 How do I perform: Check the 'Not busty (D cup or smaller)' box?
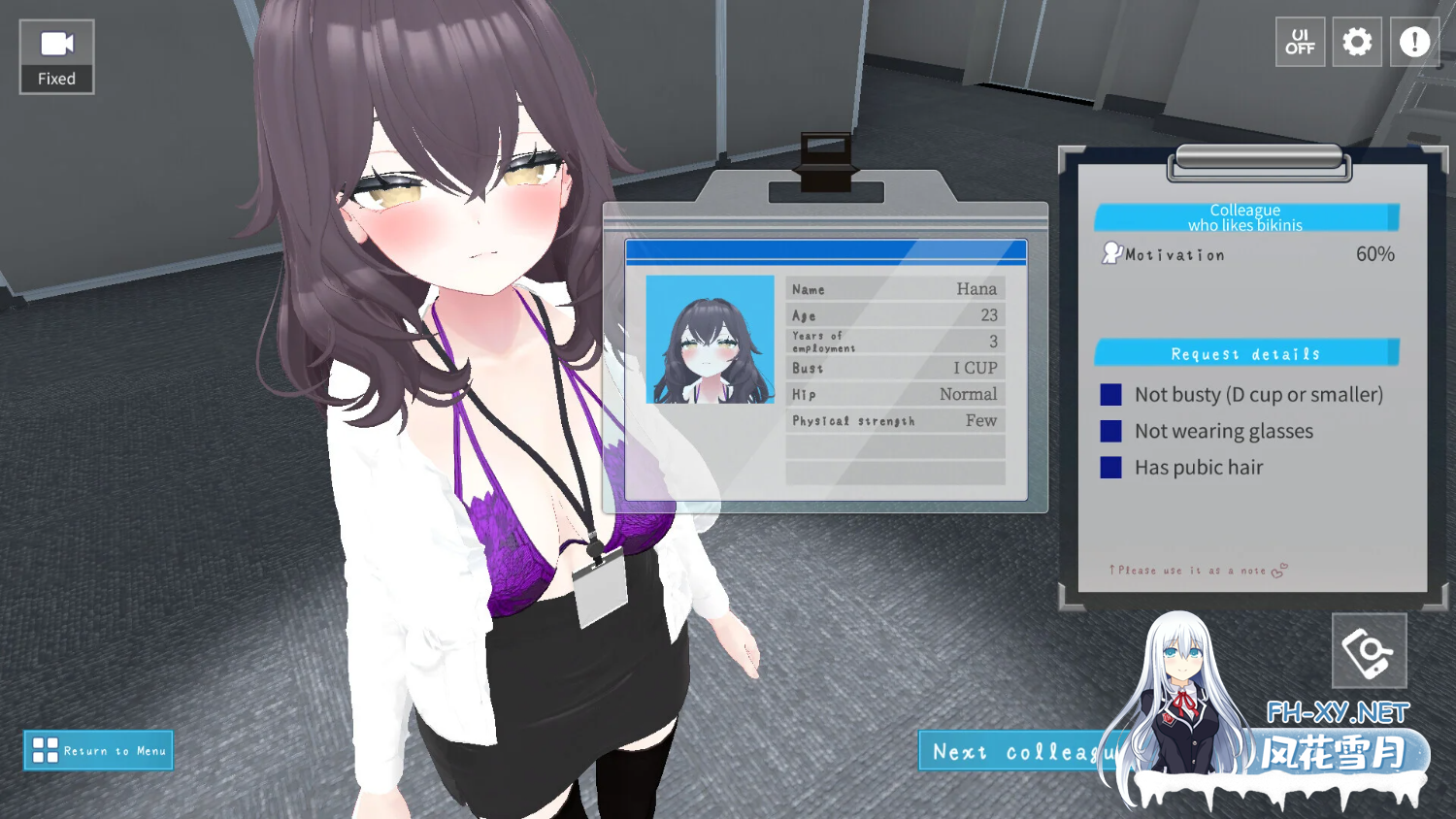pos(1111,394)
